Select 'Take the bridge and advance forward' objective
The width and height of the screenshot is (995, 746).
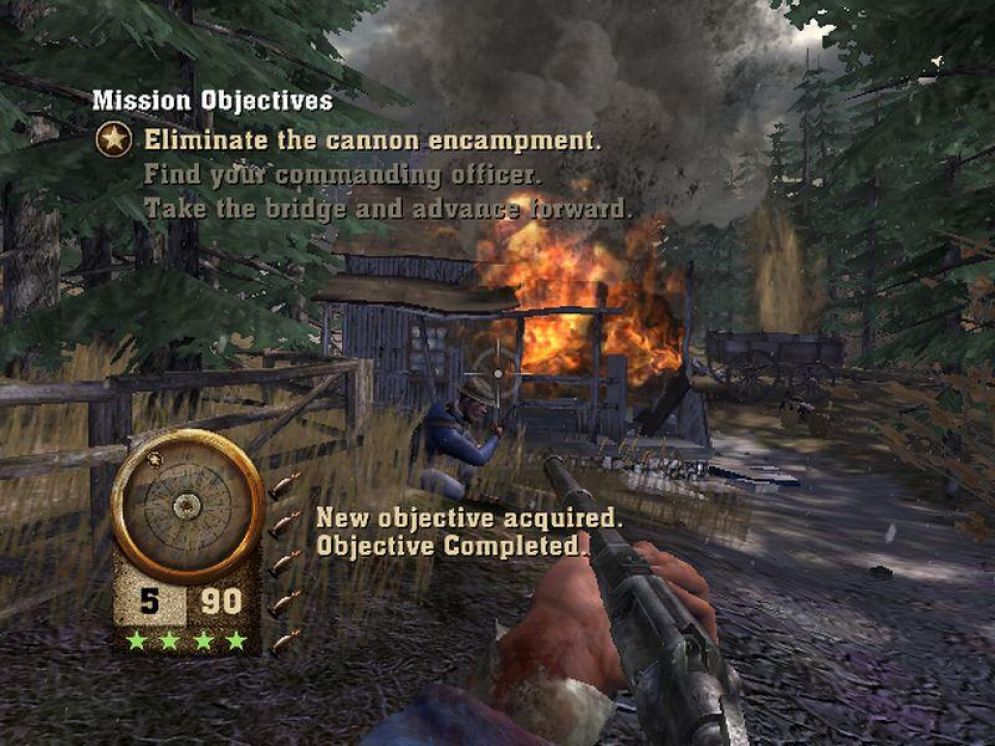click(x=388, y=209)
